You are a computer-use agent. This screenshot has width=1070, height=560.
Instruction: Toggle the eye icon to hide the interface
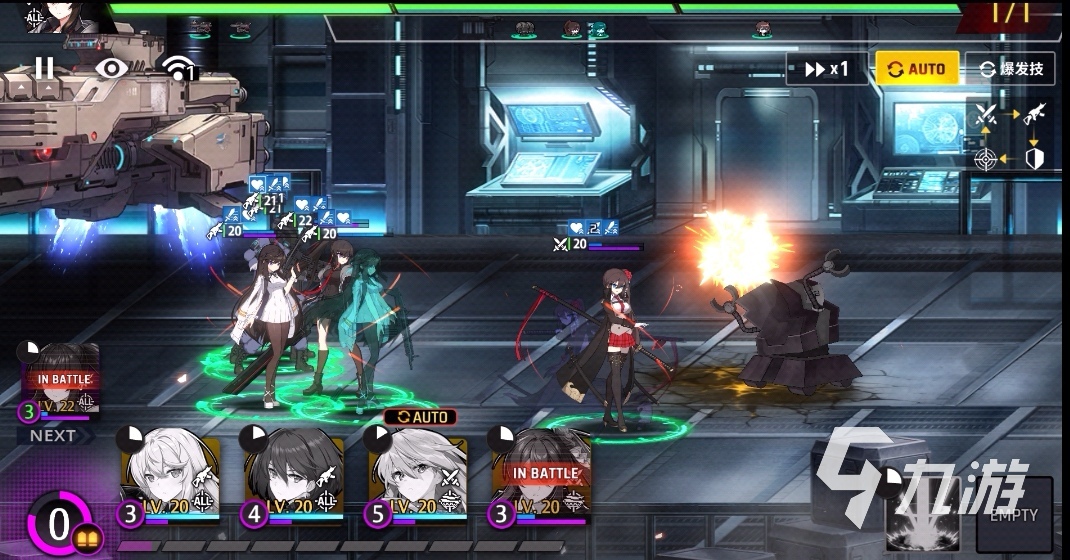pos(111,68)
